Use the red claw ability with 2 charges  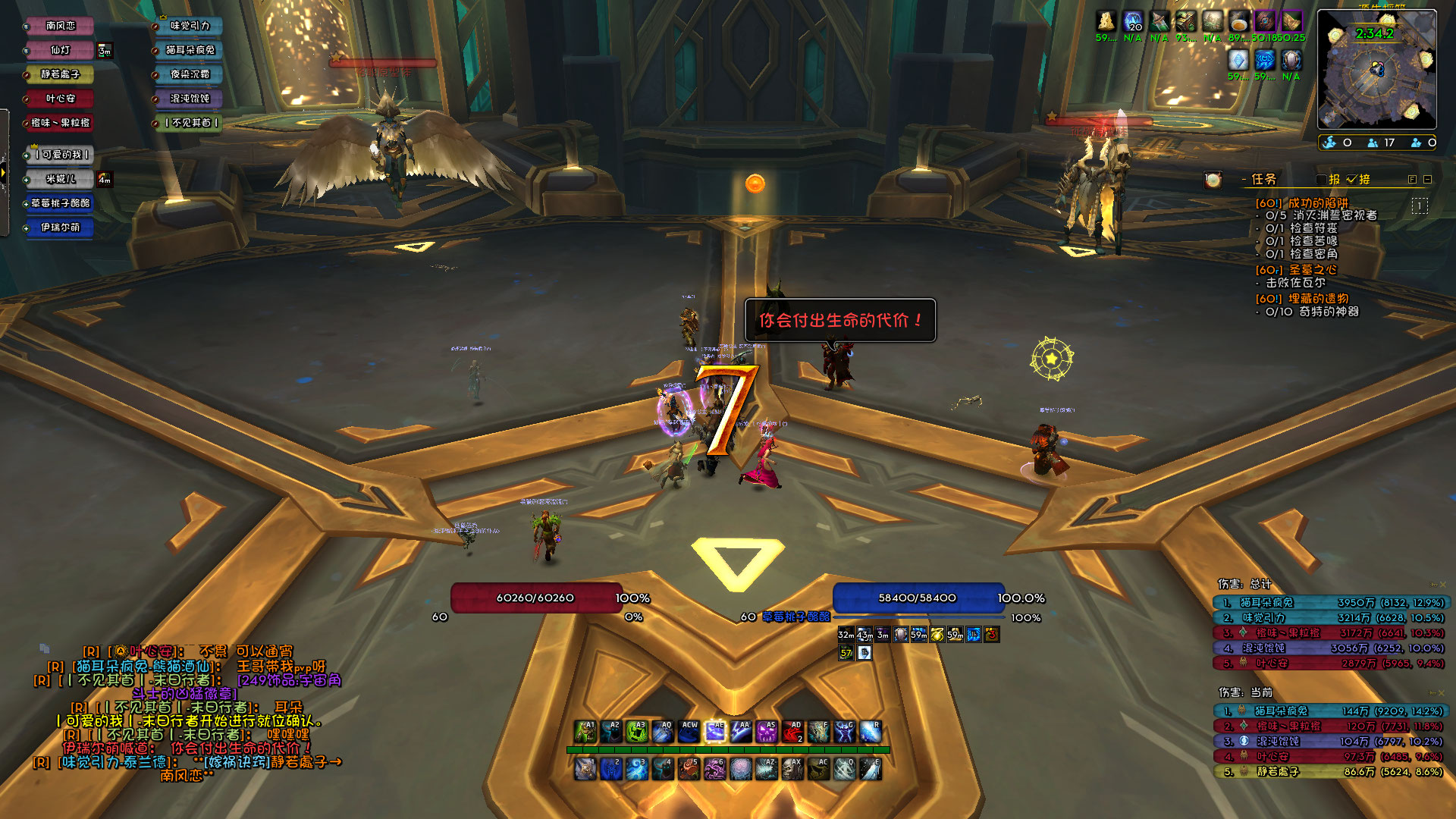pyautogui.click(x=792, y=731)
